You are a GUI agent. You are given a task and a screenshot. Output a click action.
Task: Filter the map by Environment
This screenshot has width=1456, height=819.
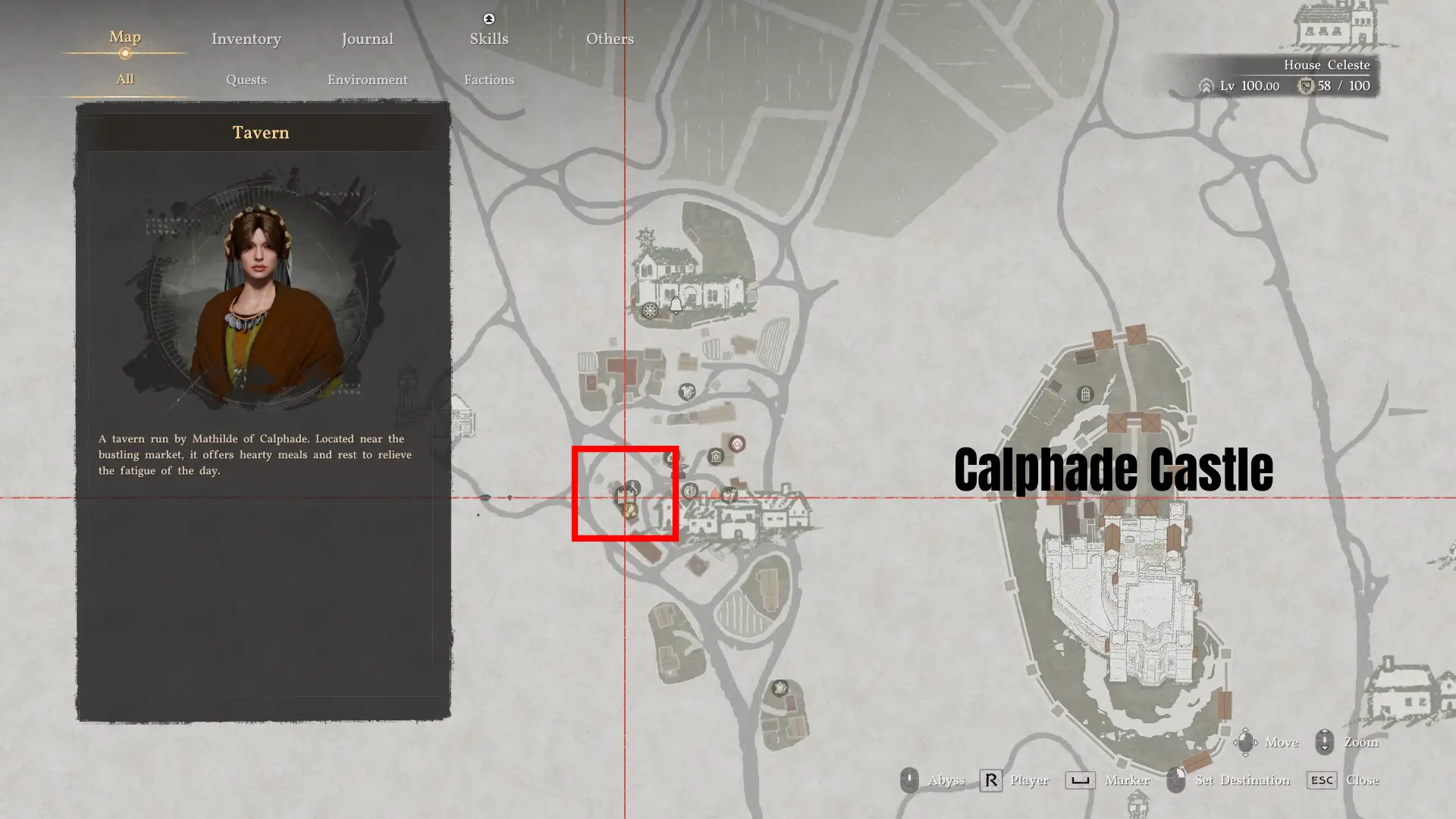367,80
